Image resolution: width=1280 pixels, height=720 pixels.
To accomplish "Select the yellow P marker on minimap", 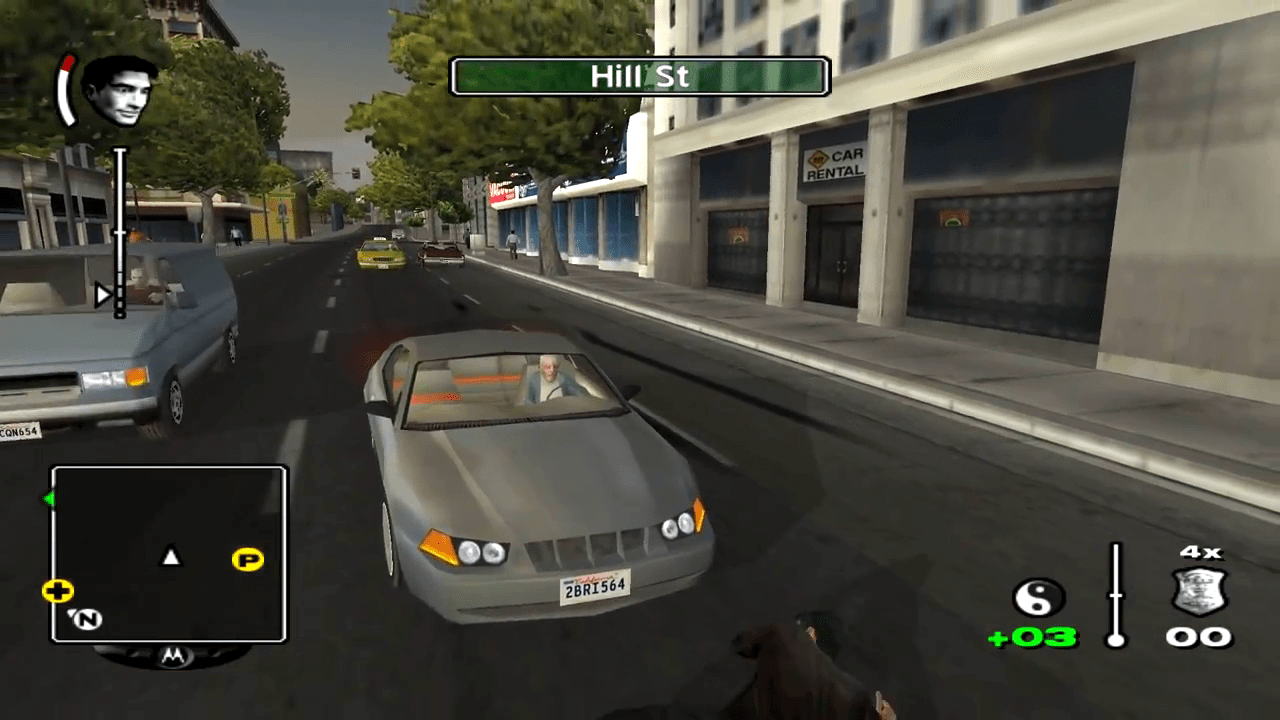I will pos(247,559).
